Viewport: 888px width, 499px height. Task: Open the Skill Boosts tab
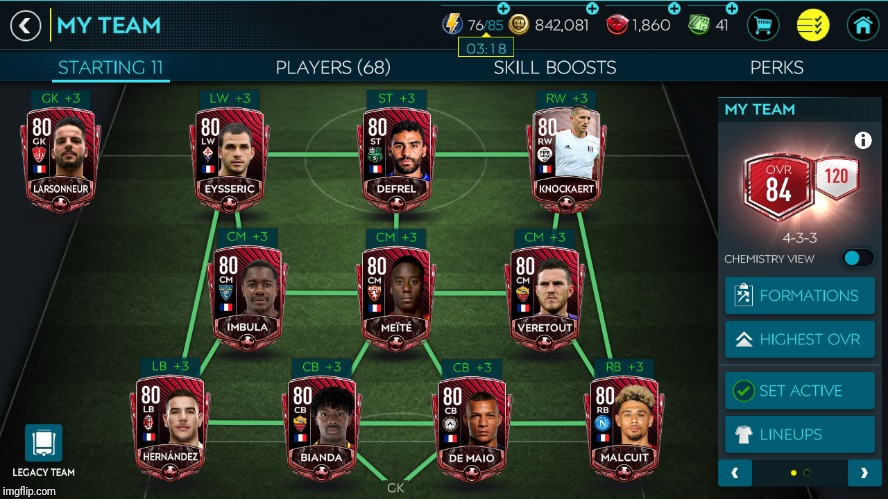pos(554,68)
